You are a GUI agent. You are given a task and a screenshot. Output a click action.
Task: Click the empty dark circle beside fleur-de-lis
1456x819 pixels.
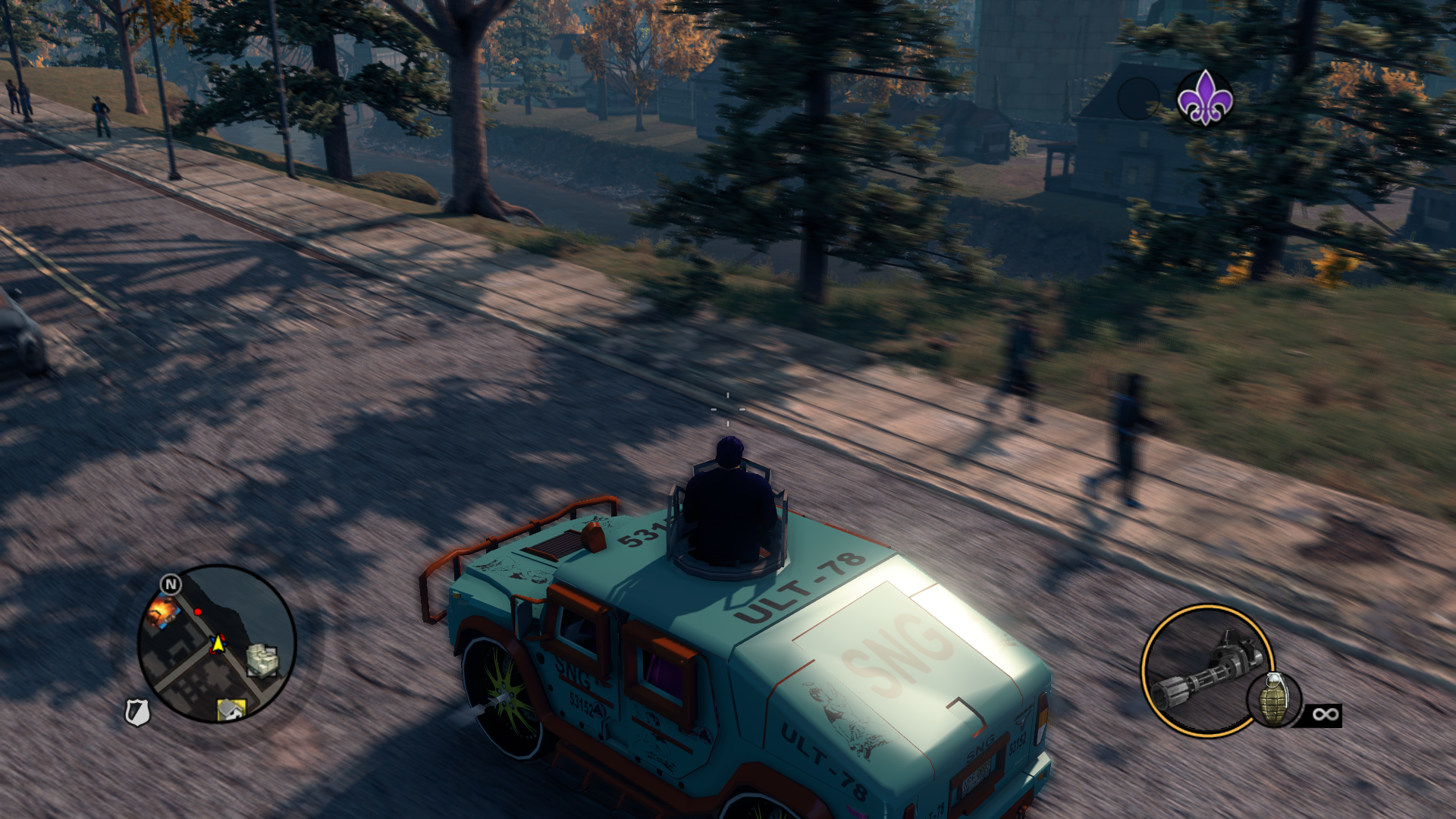click(x=1138, y=99)
